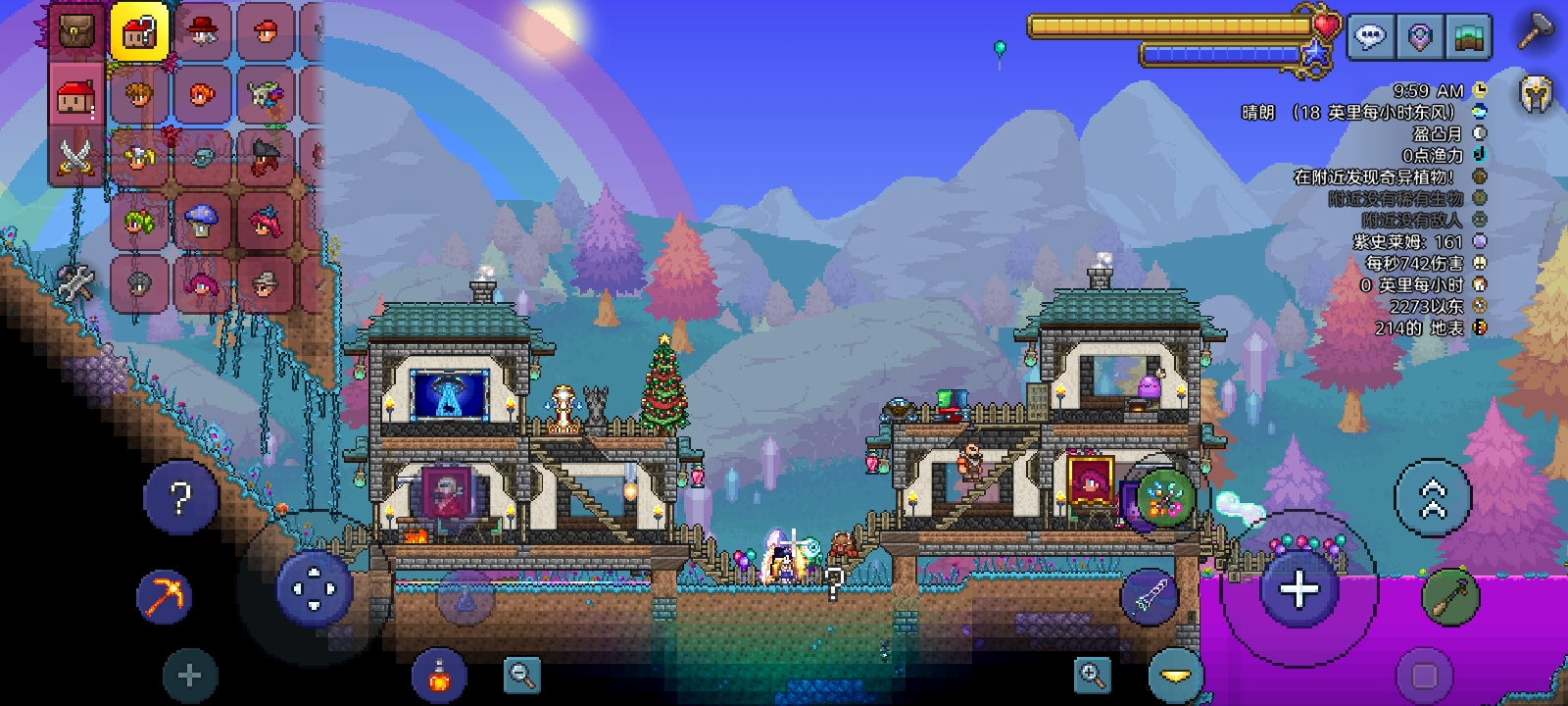
Task: Switch to the red house housing tab
Action: coord(76,96)
